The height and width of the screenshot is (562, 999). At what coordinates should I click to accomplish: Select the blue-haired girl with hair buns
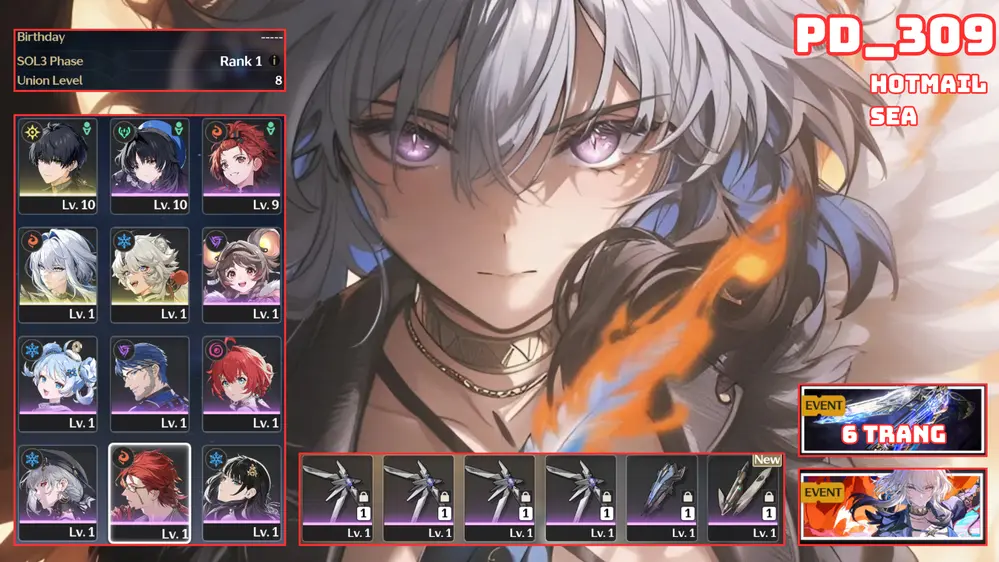point(59,384)
